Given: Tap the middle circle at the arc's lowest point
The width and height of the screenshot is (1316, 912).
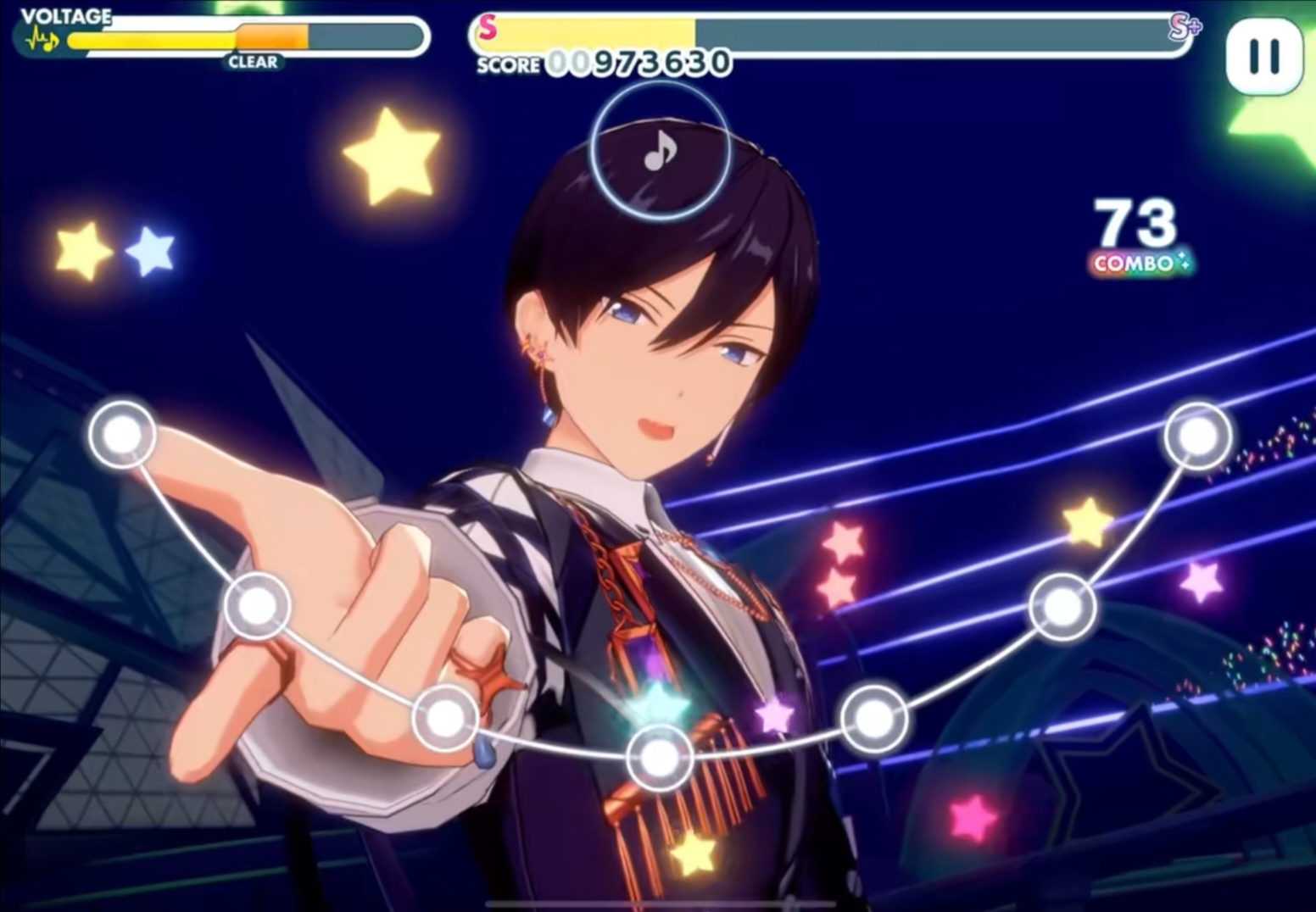Looking at the screenshot, I should [660, 758].
